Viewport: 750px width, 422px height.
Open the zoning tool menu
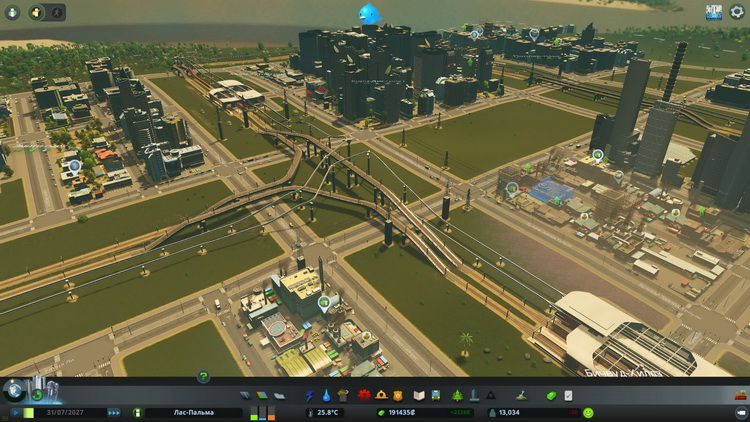pos(263,396)
